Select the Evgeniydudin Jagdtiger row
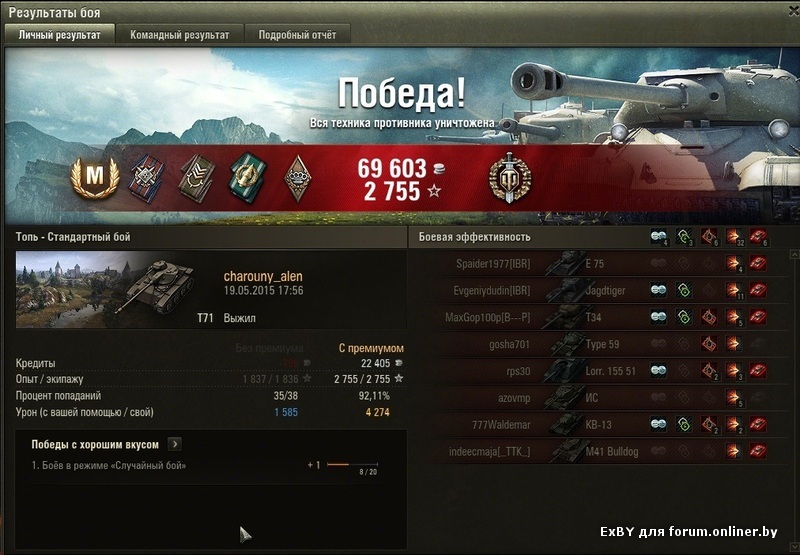The image size is (800, 555). pos(600,290)
